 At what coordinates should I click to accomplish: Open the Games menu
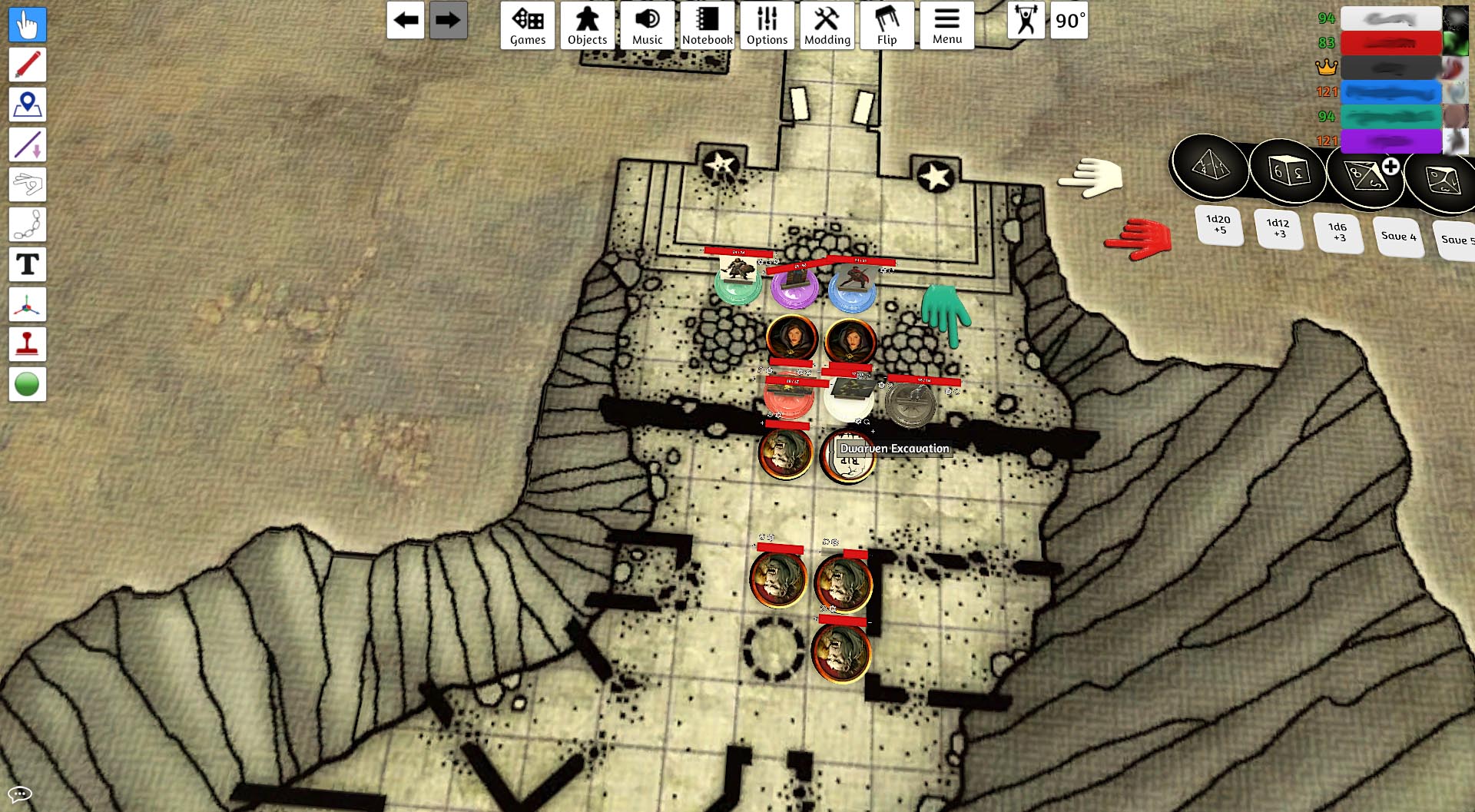click(x=528, y=25)
